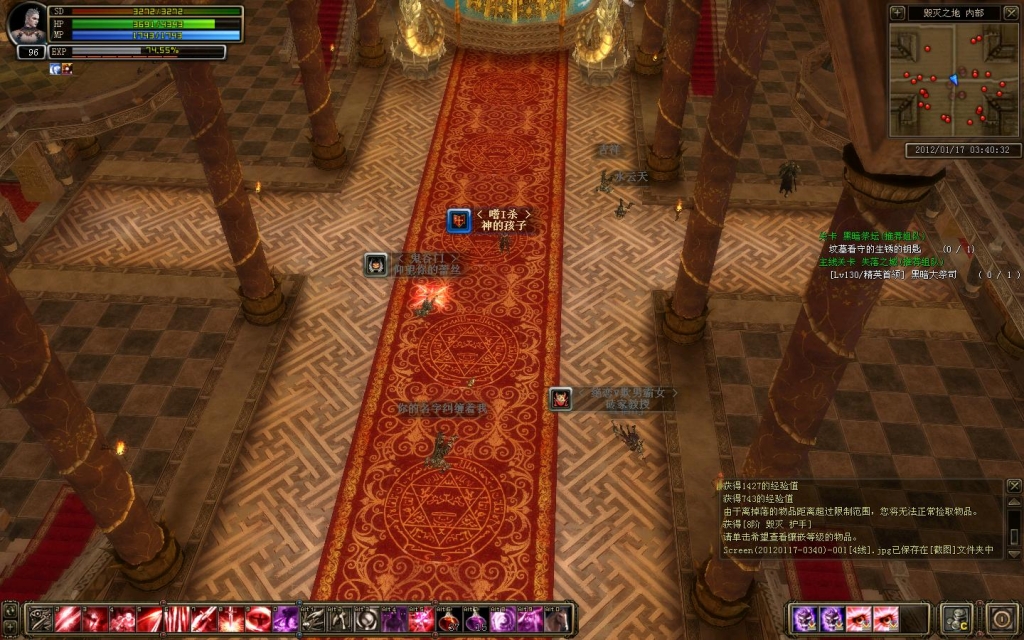Click the plus button beside minimap title
This screenshot has height=640, width=1024.
click(x=897, y=13)
